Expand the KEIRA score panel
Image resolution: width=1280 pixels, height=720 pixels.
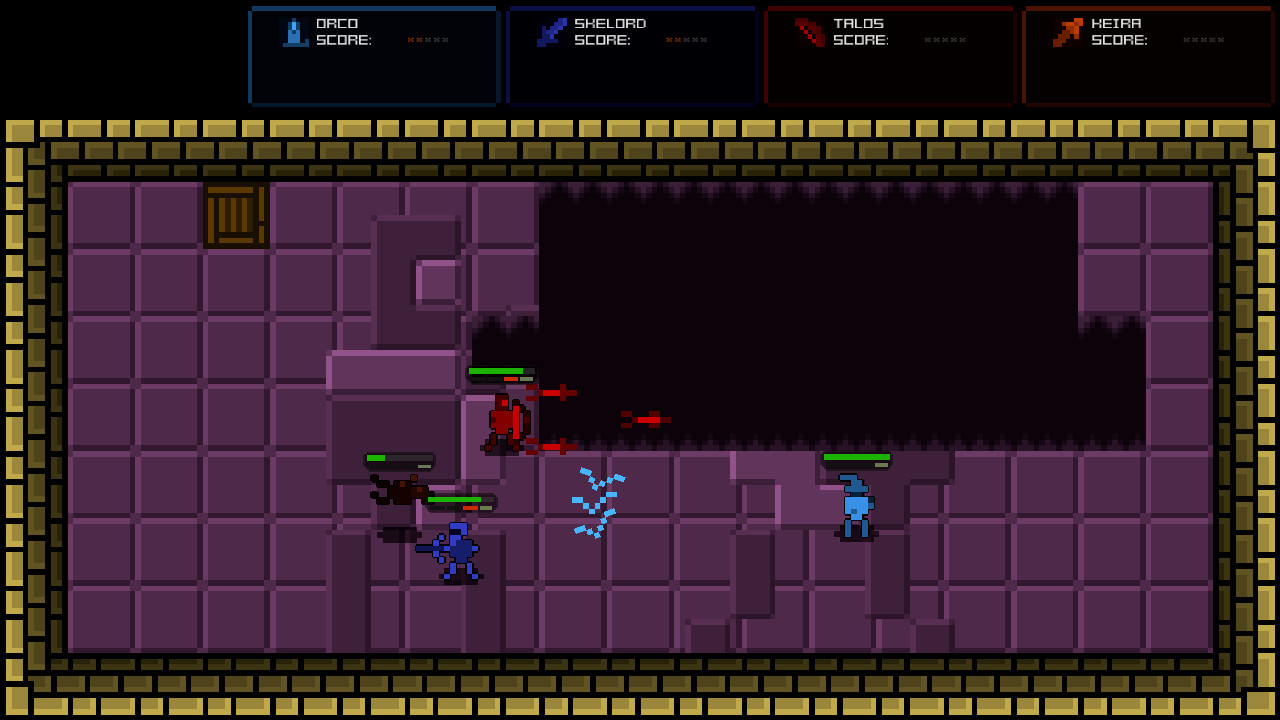point(1147,56)
